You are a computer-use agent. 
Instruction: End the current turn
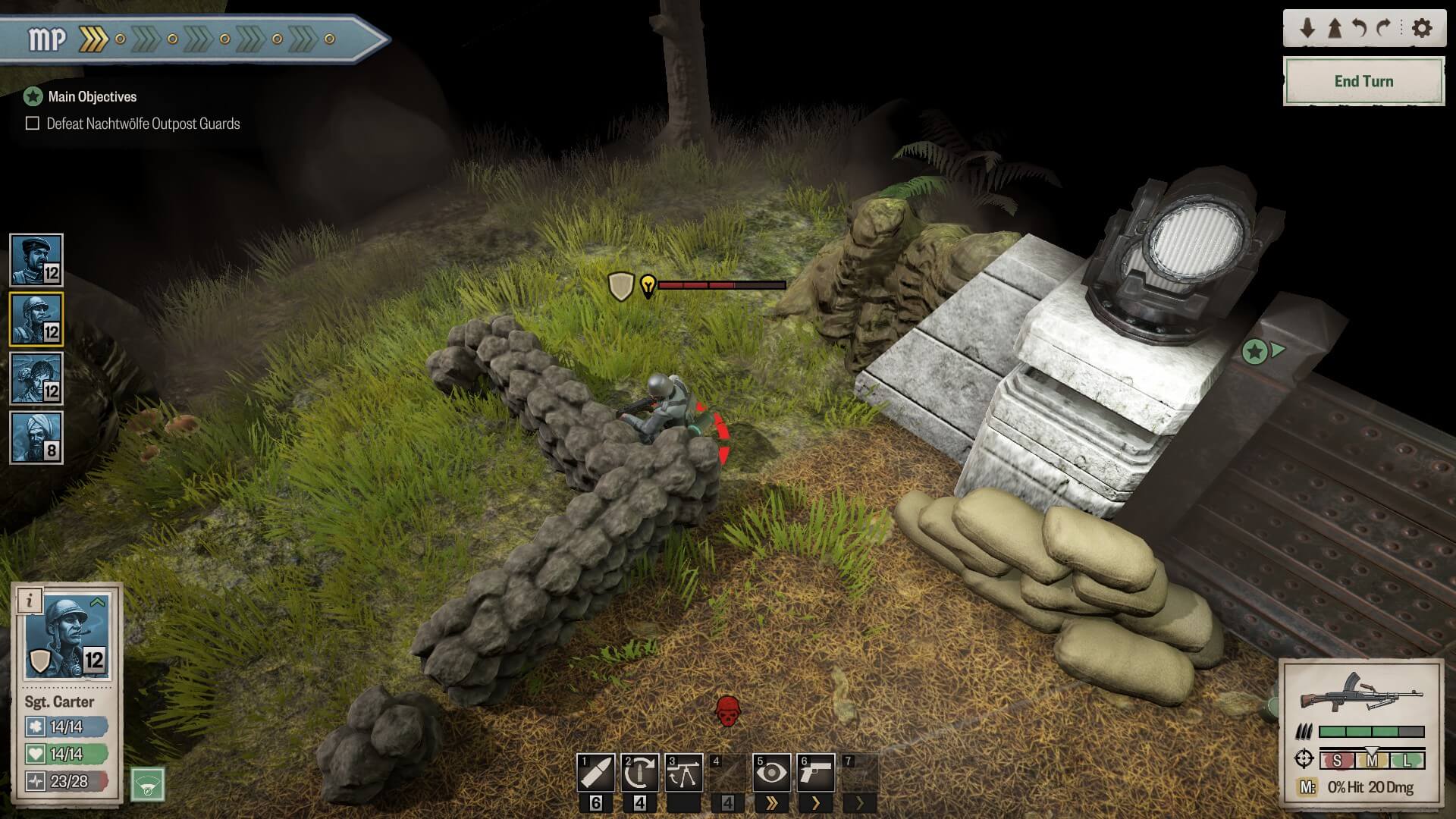(x=1363, y=81)
